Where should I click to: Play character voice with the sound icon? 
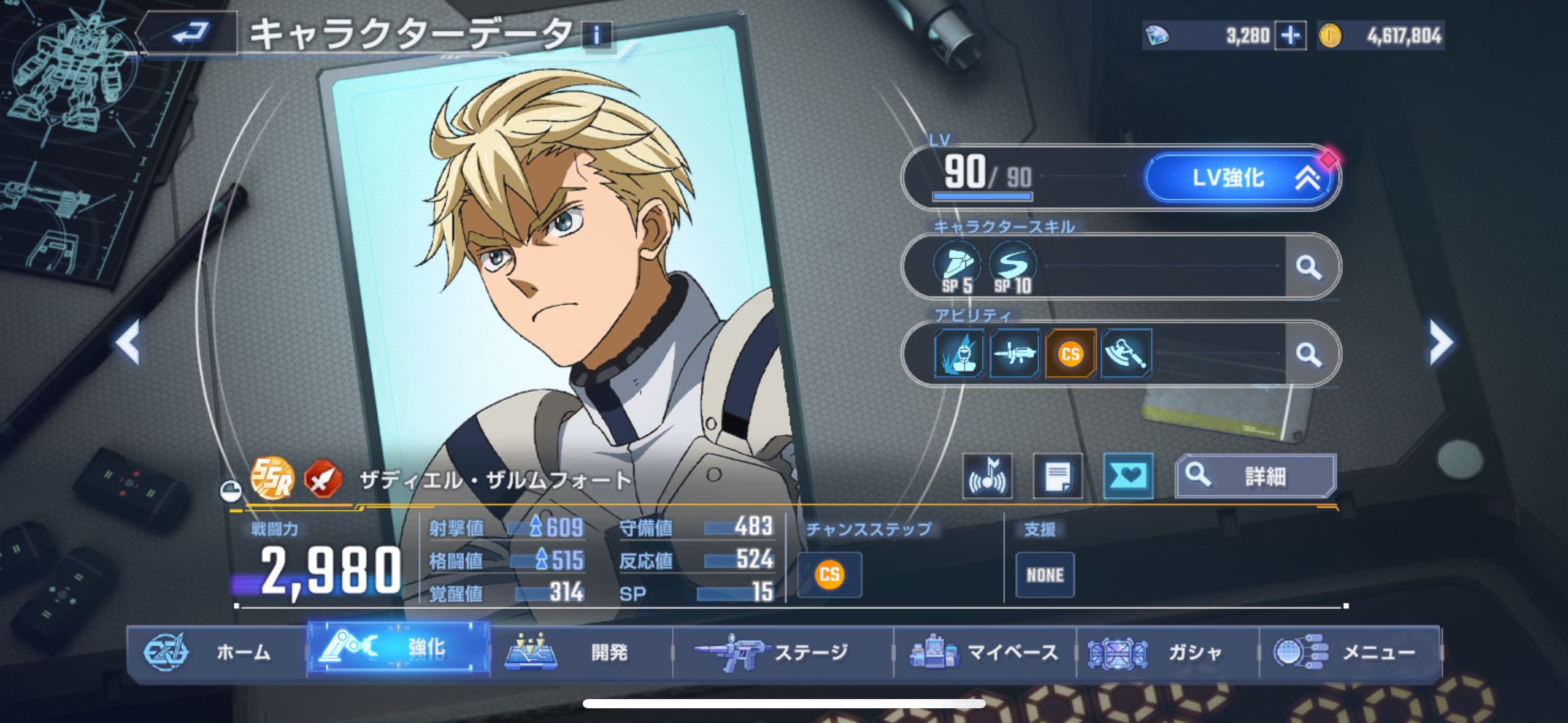(987, 476)
